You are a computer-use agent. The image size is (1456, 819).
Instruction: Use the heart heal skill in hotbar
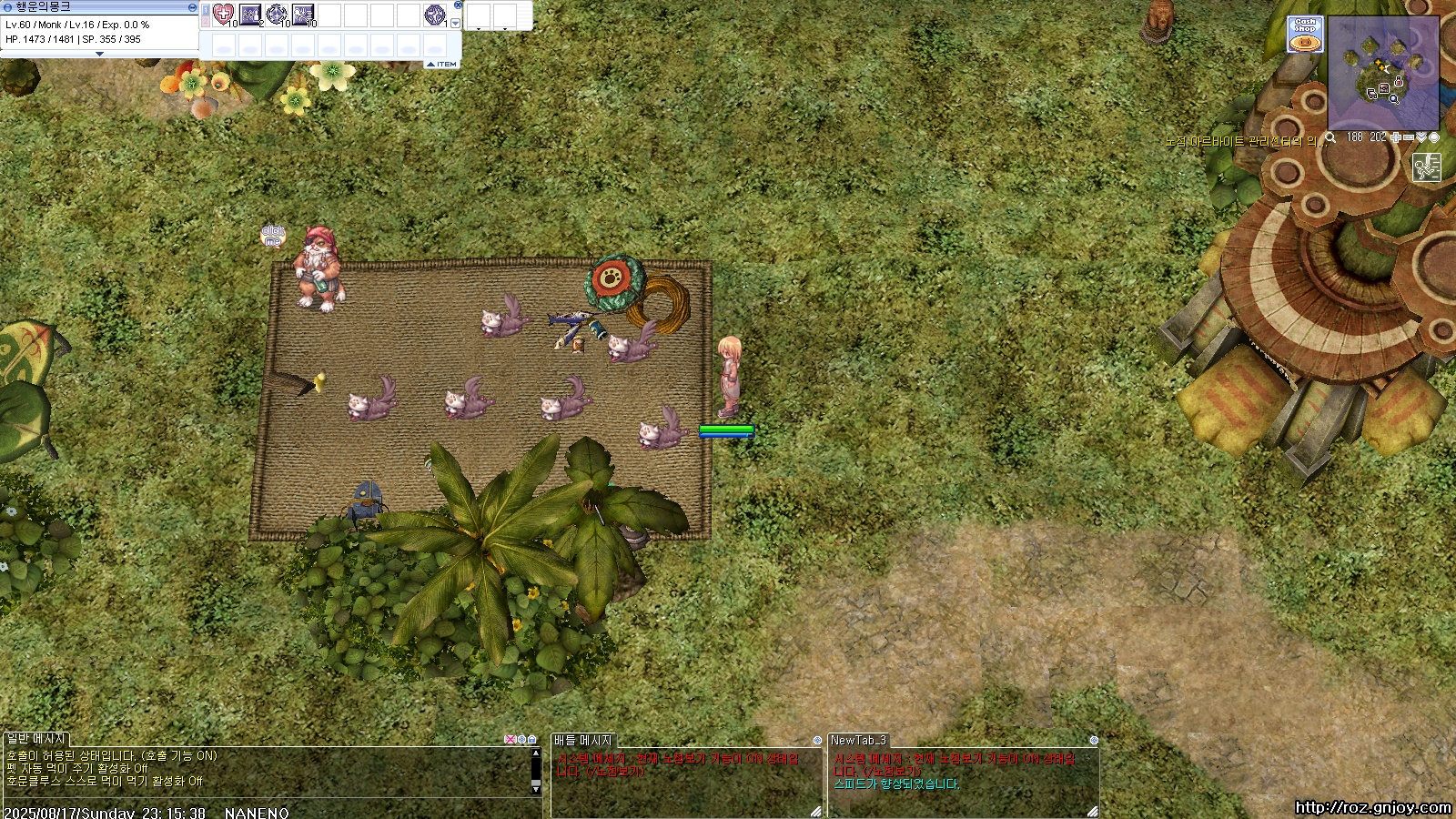tap(224, 15)
